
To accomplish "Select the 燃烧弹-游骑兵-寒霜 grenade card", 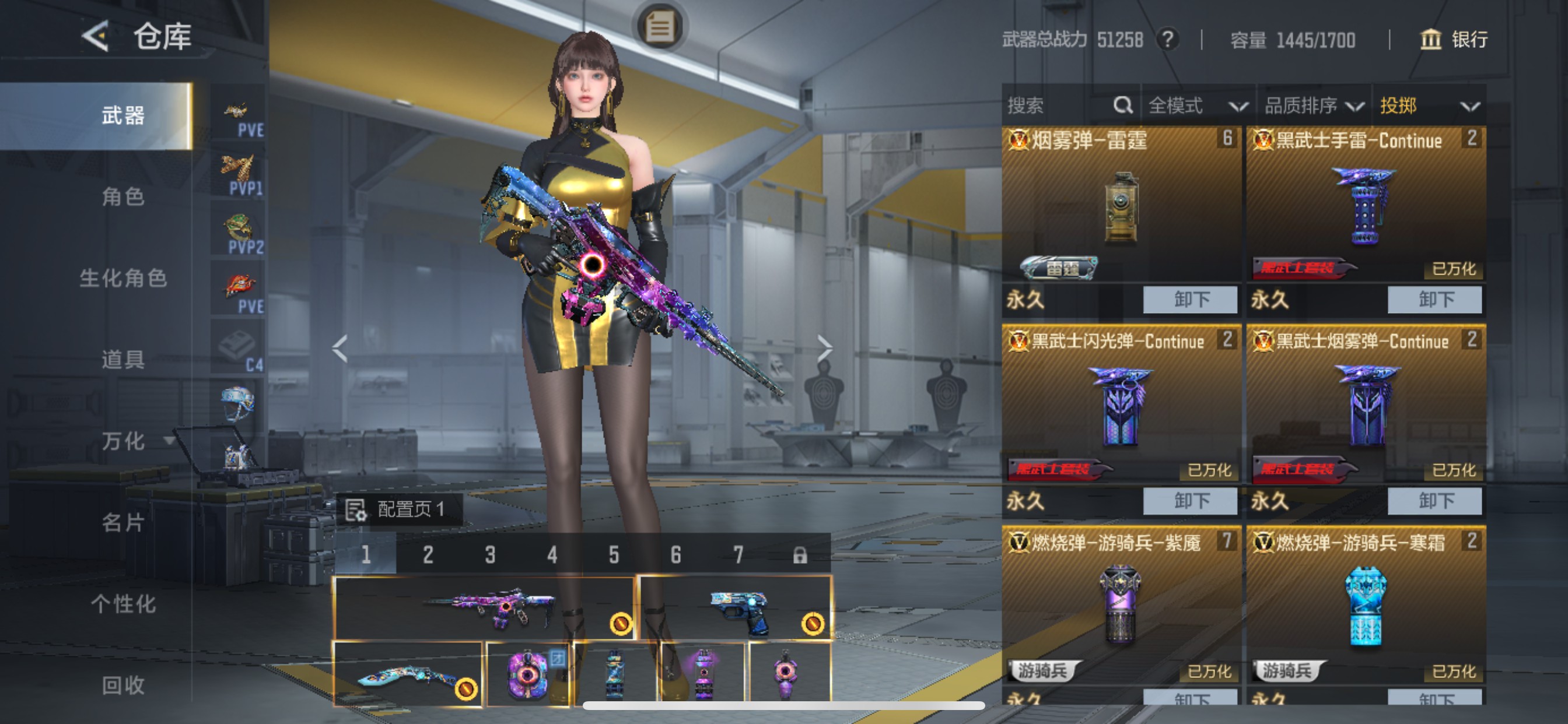I will pos(1366,605).
